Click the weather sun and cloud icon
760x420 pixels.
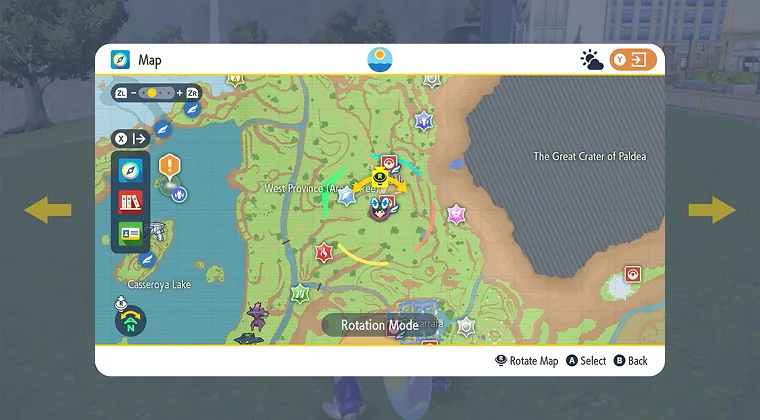(592, 60)
